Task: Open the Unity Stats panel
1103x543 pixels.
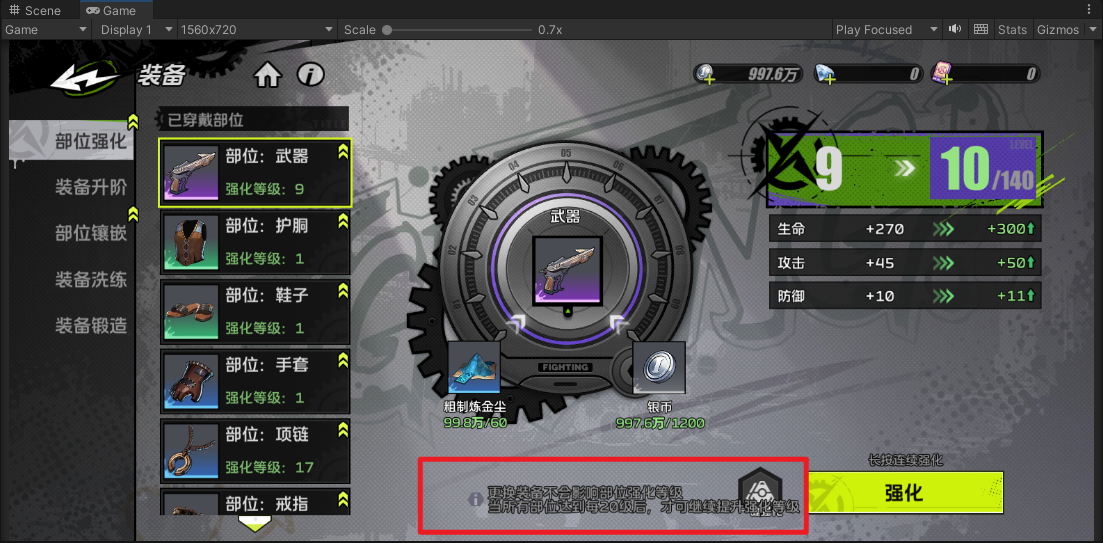Action: [1012, 30]
